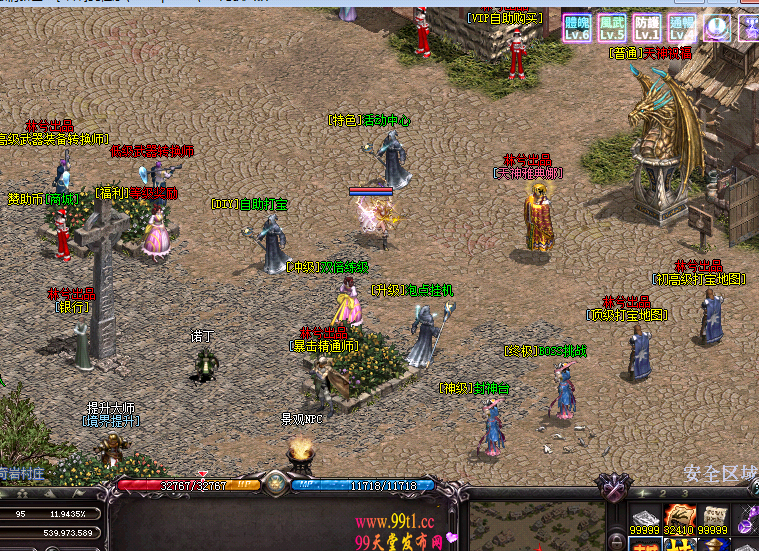The image size is (759, 551).
Task: Open the 通暢 Lv.4 icon
Action: [682, 28]
